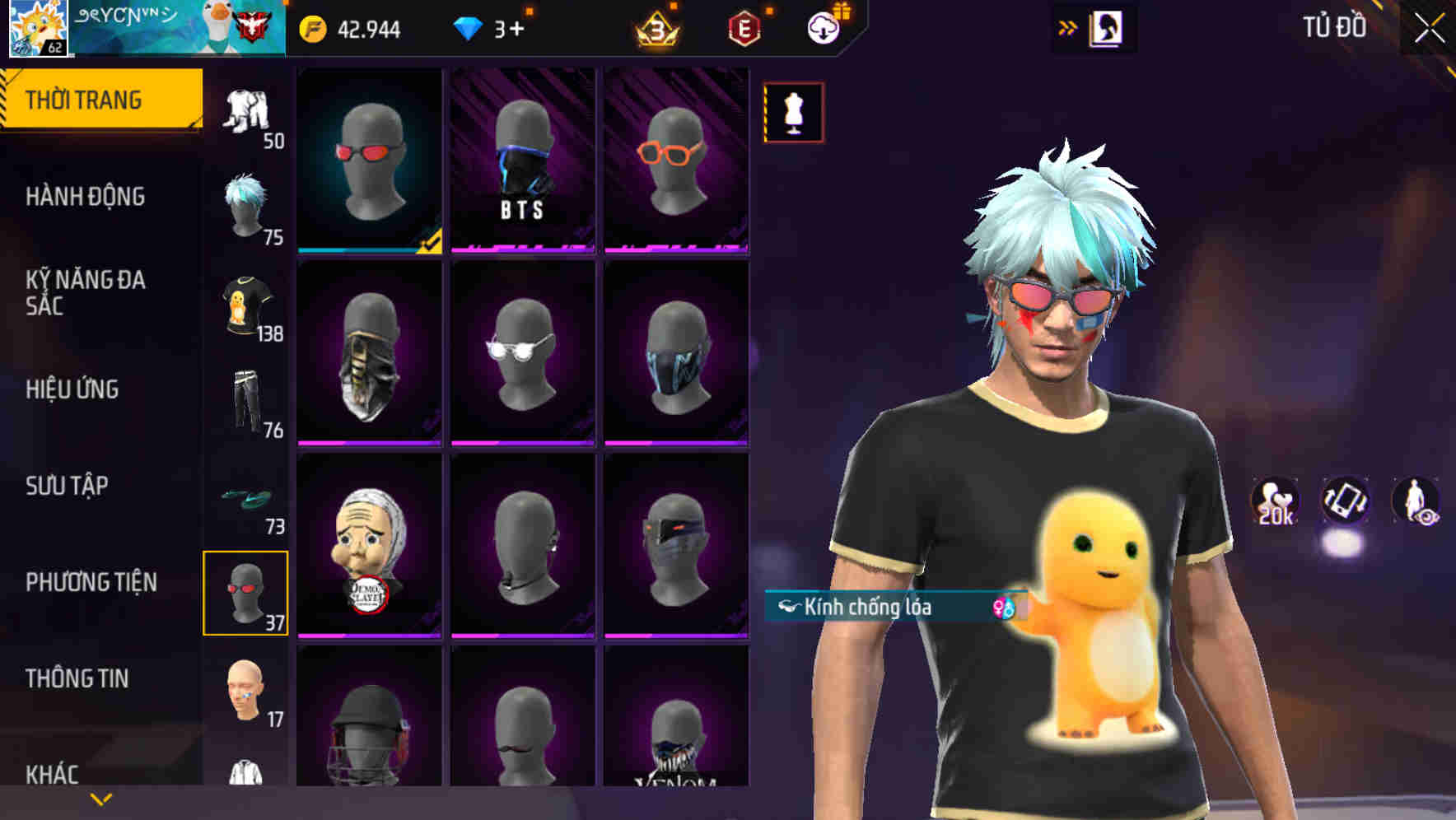Collapse the panel using the double arrows
The image size is (1456, 820).
[1067, 26]
